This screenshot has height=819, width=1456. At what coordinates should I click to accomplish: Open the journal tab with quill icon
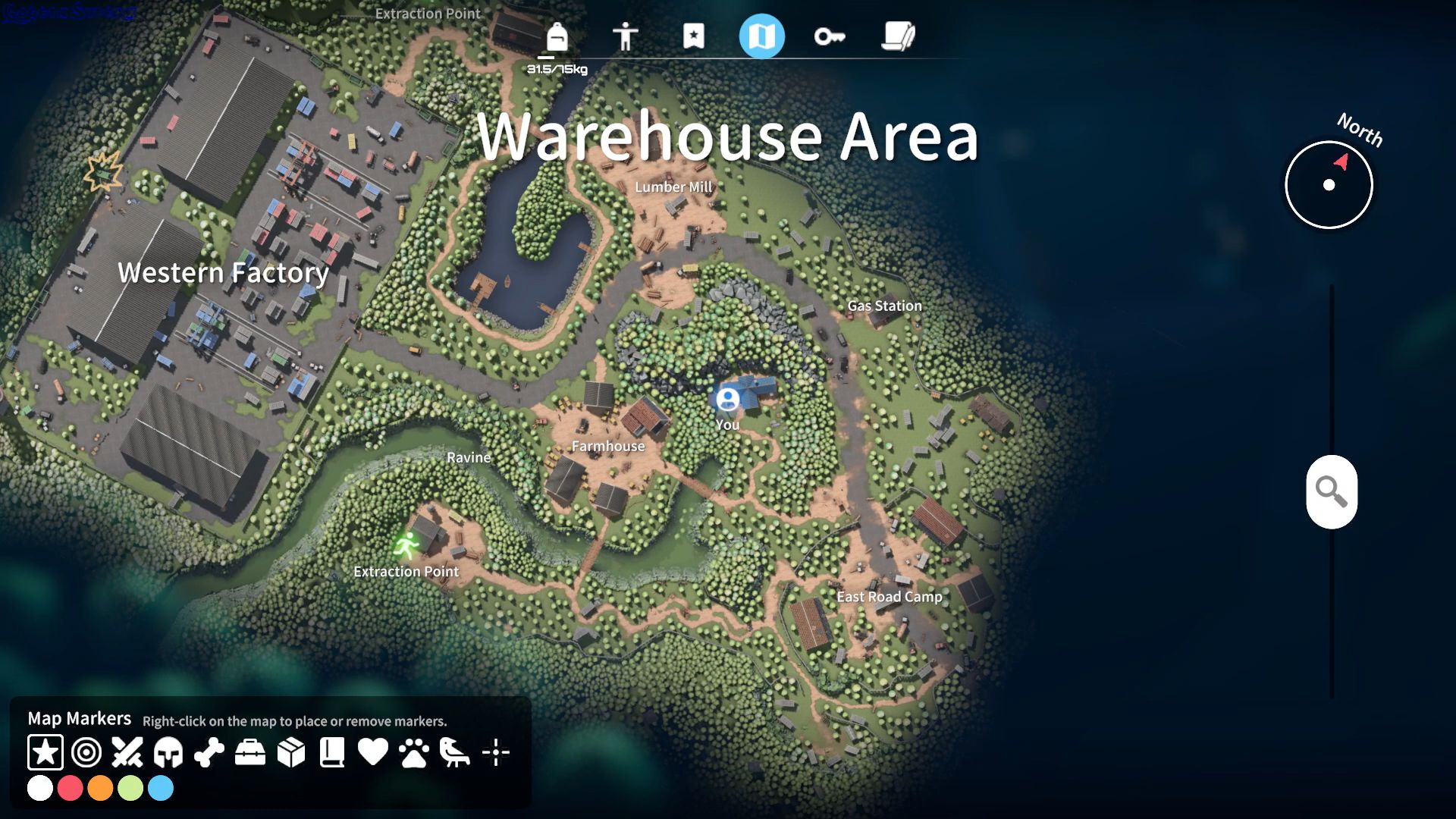(898, 35)
